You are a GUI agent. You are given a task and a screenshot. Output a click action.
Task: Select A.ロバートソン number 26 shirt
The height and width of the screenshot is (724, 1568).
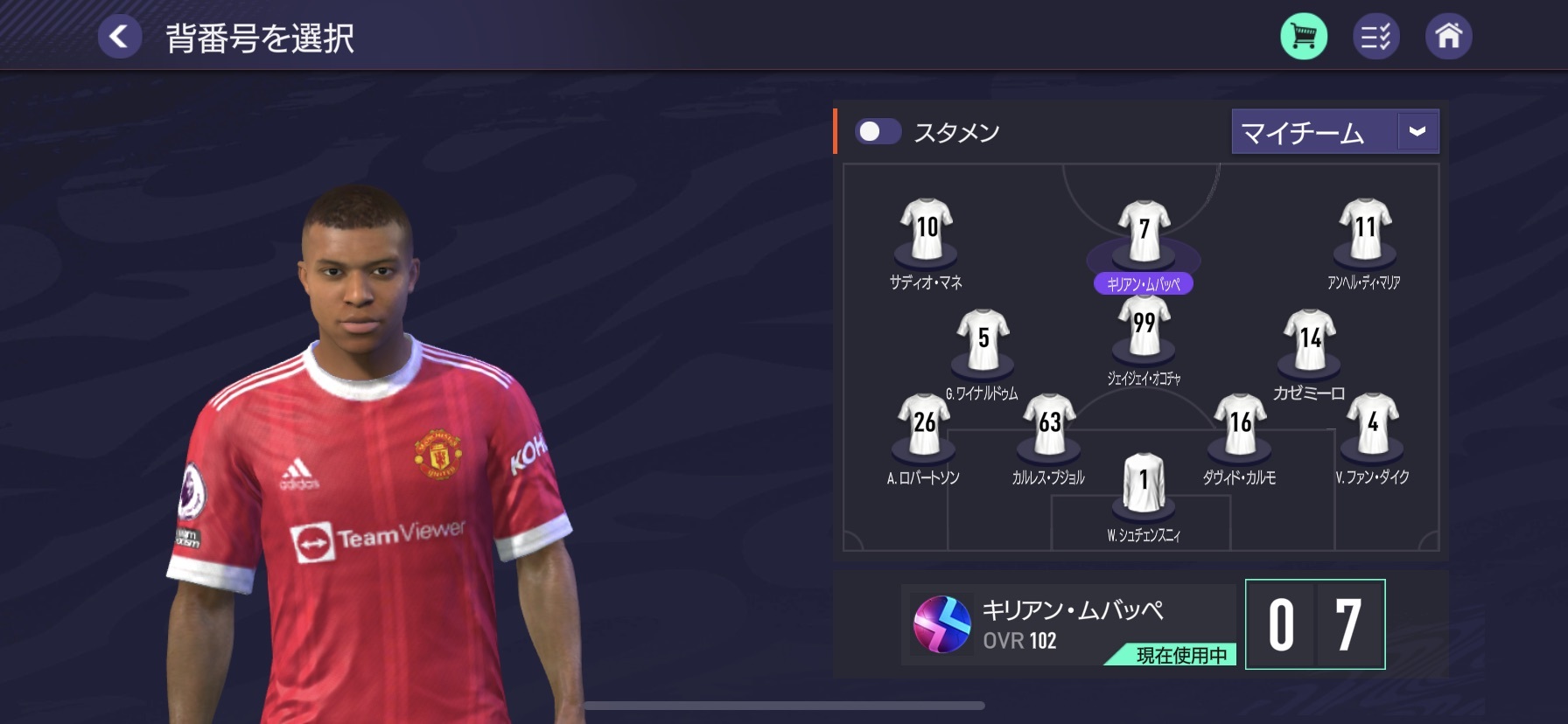point(924,425)
